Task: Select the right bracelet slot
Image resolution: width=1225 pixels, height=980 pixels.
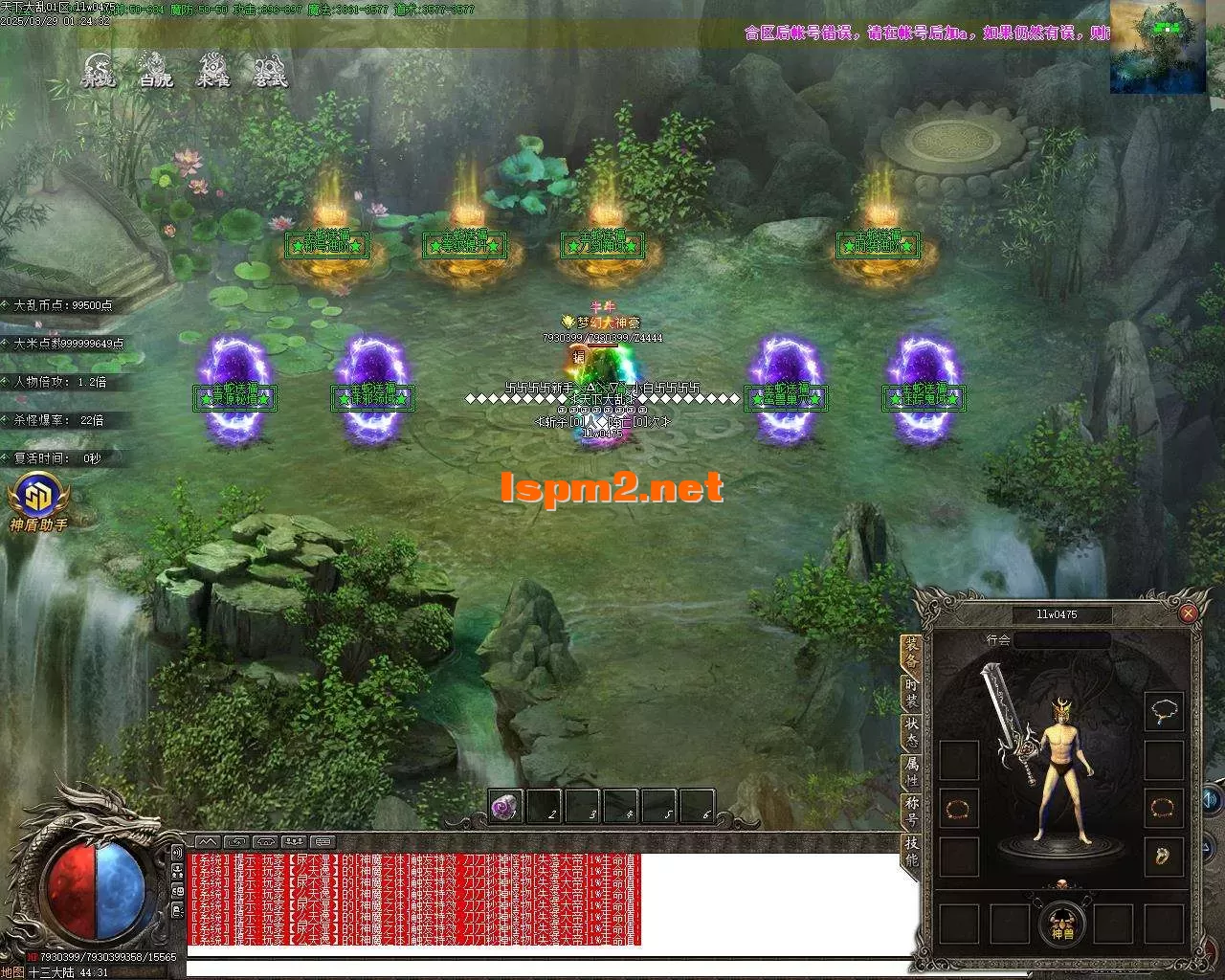Action: coord(1164,808)
